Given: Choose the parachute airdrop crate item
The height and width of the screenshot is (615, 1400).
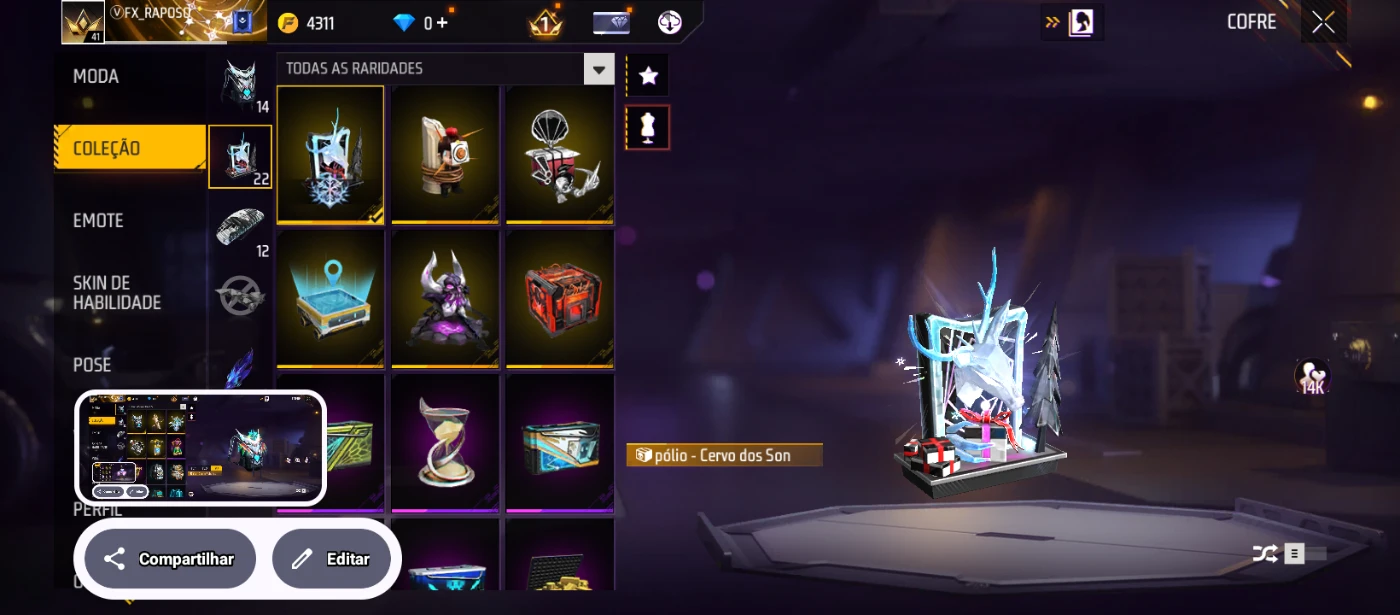Looking at the screenshot, I should click(x=560, y=154).
